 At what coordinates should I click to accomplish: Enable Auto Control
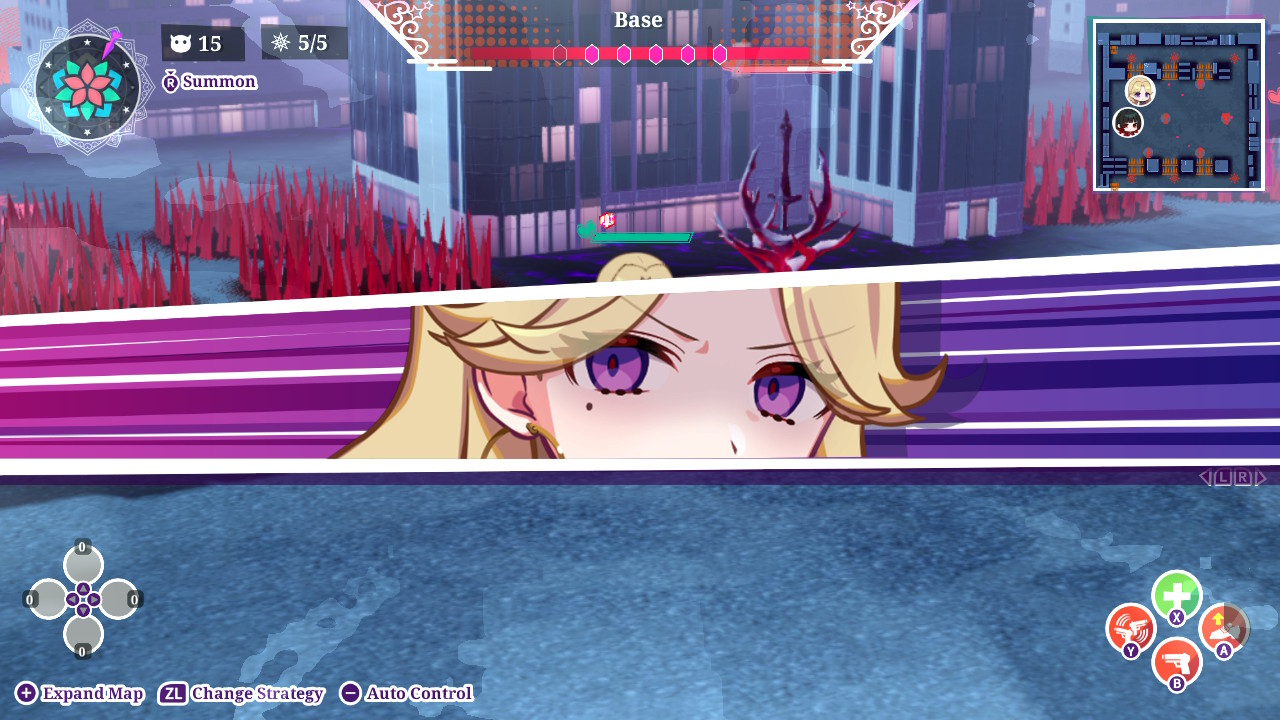(x=405, y=693)
